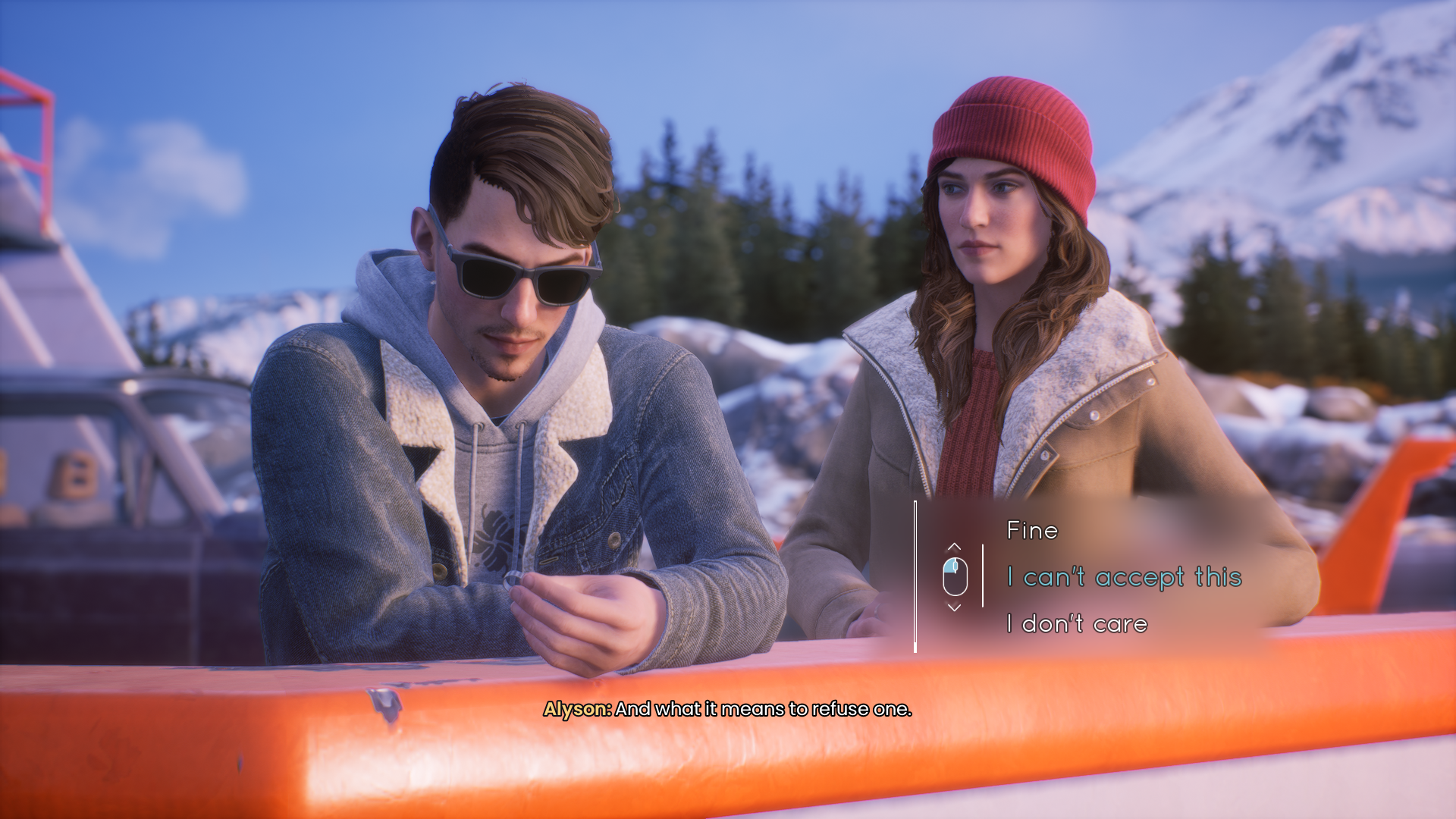The height and width of the screenshot is (819, 1456).
Task: Select "I can't accept this" response
Action: coord(1124,578)
